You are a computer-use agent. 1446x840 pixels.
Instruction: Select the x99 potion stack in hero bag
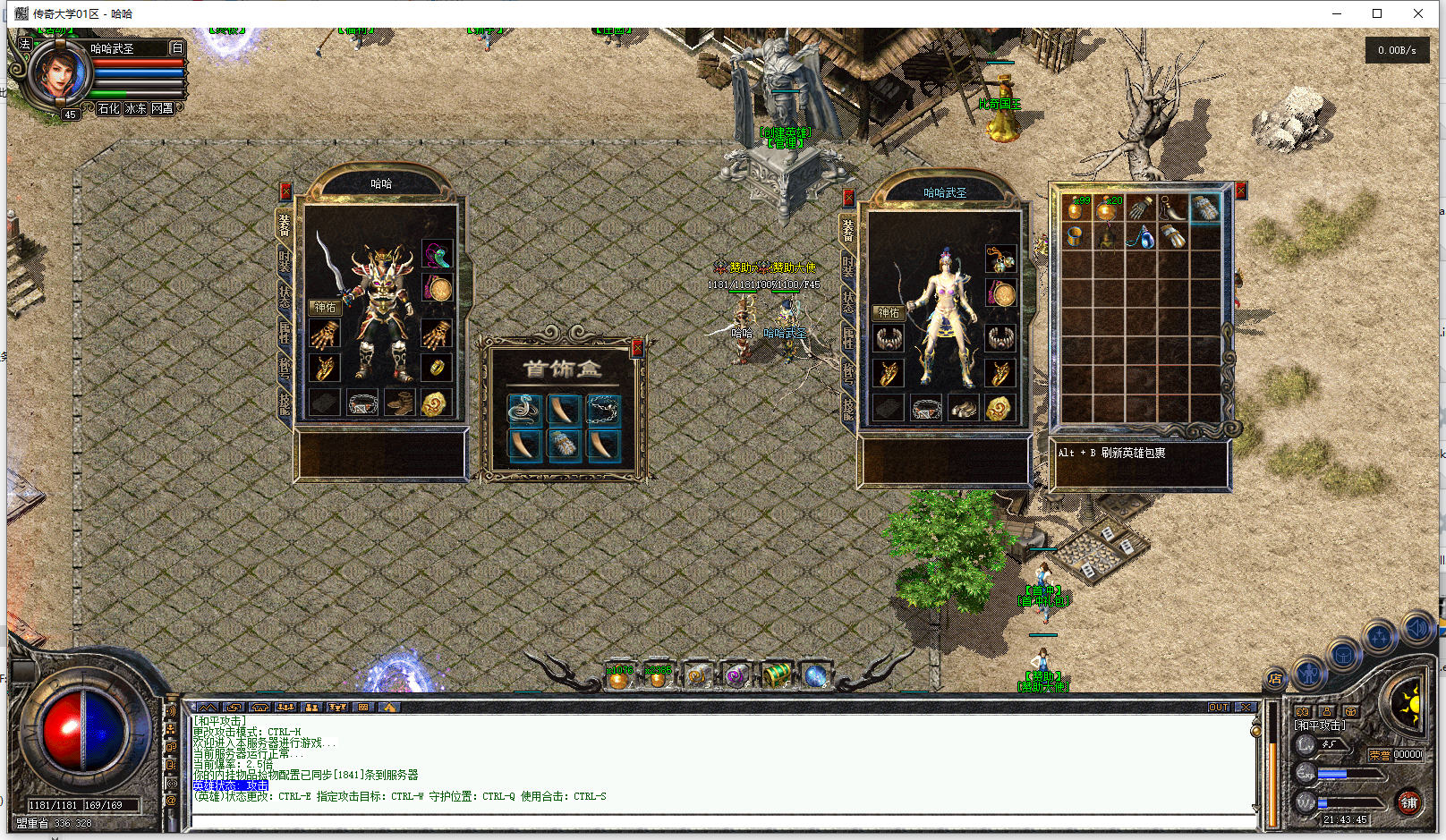tap(1076, 208)
